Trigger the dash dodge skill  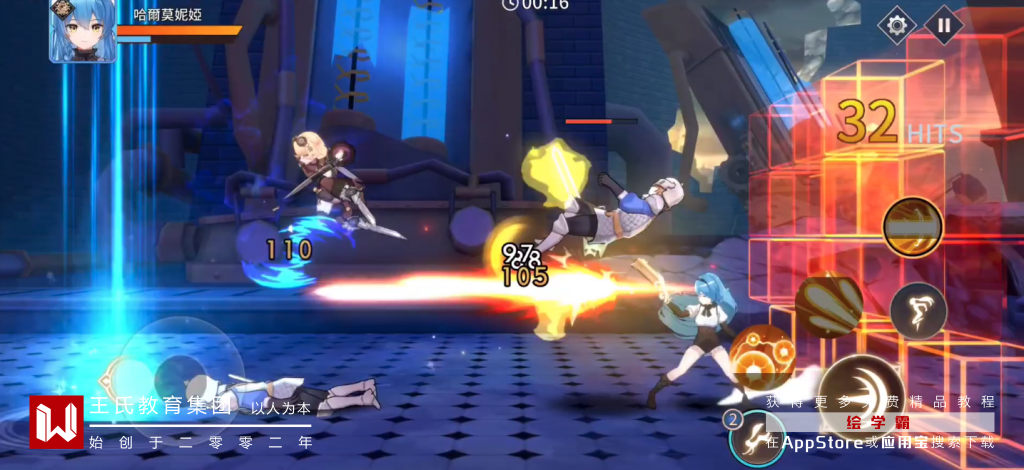pyautogui.click(x=918, y=309)
